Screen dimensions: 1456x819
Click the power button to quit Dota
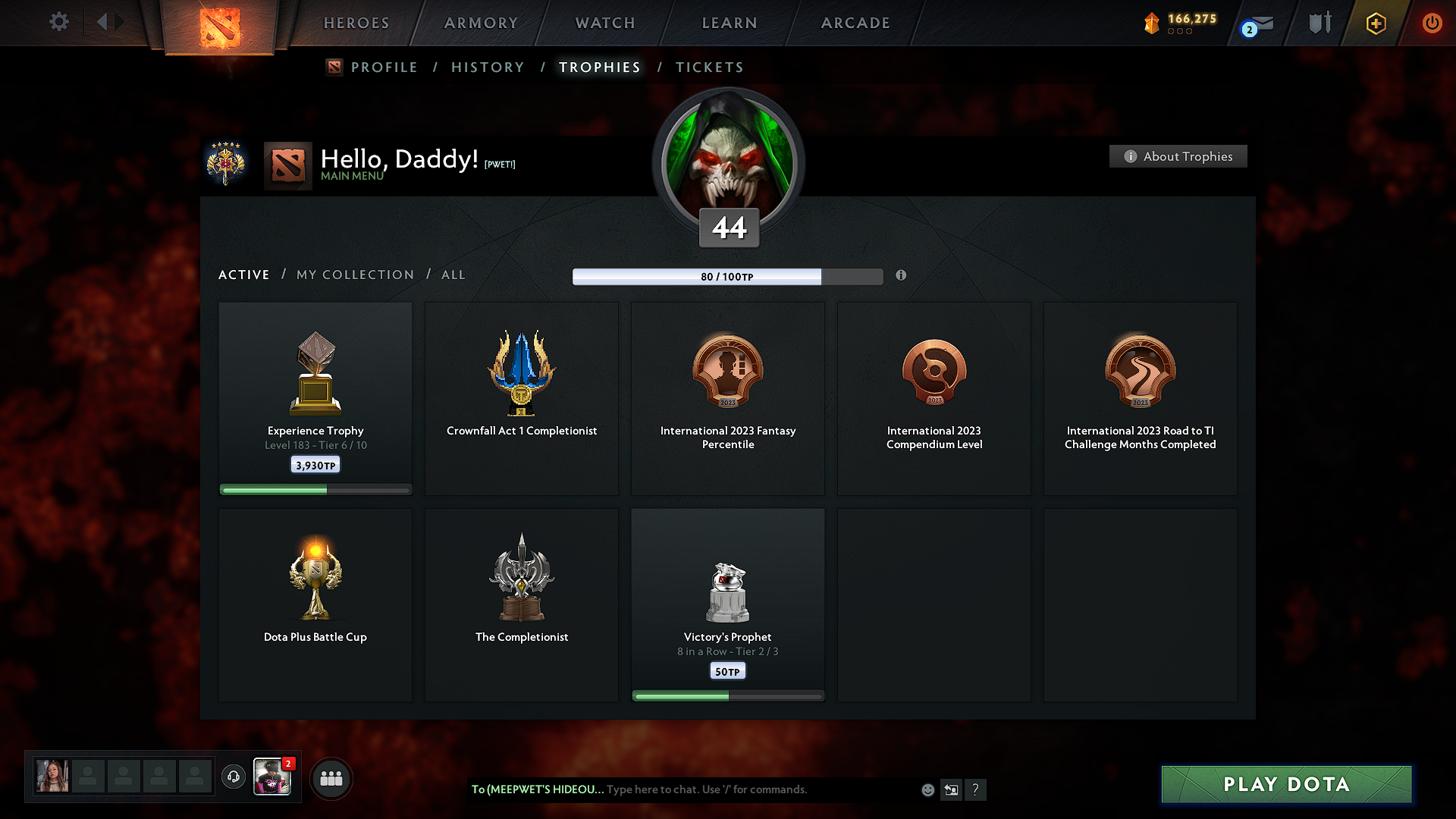(1432, 23)
